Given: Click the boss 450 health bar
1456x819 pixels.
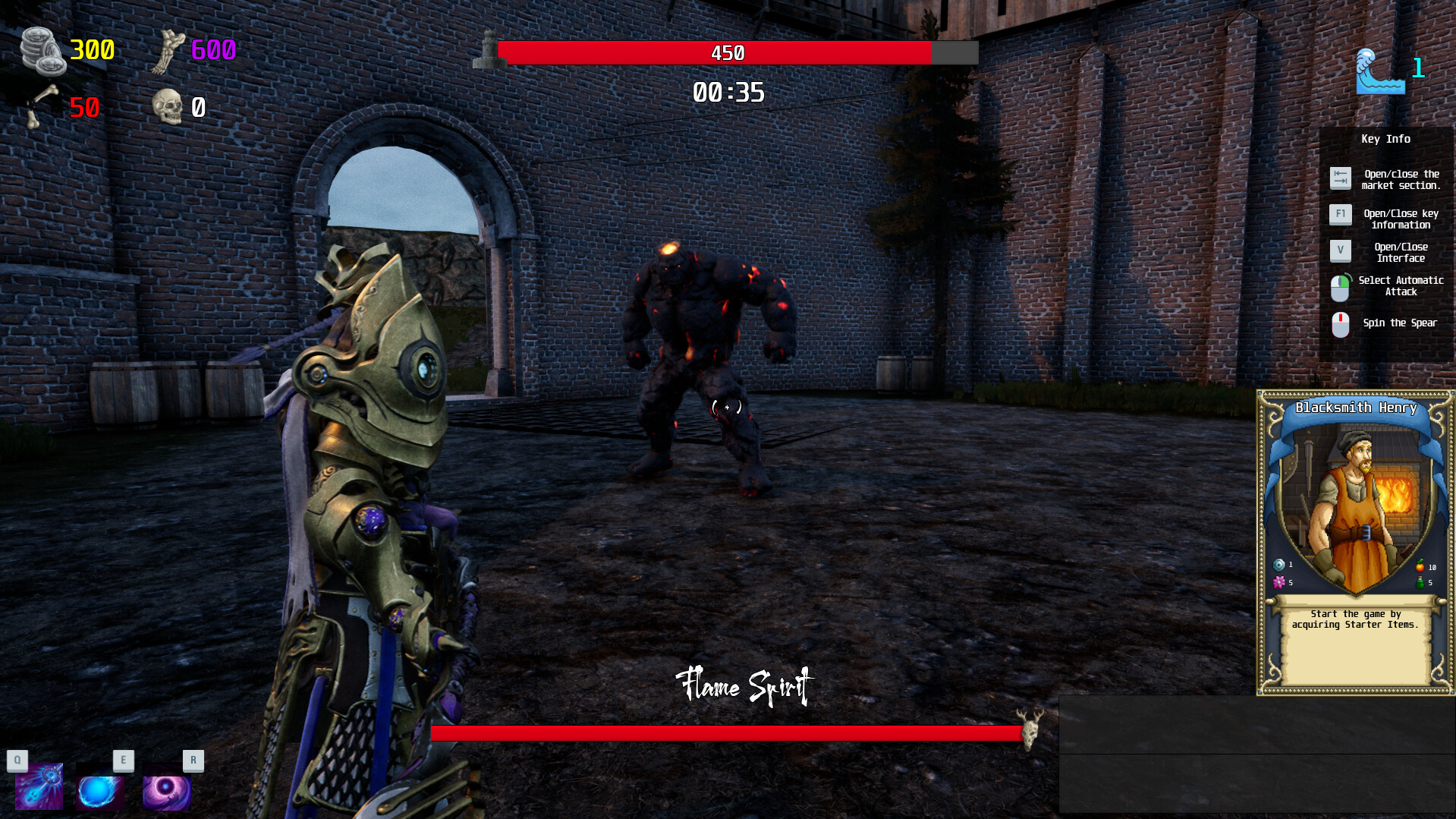Looking at the screenshot, I should [x=727, y=53].
